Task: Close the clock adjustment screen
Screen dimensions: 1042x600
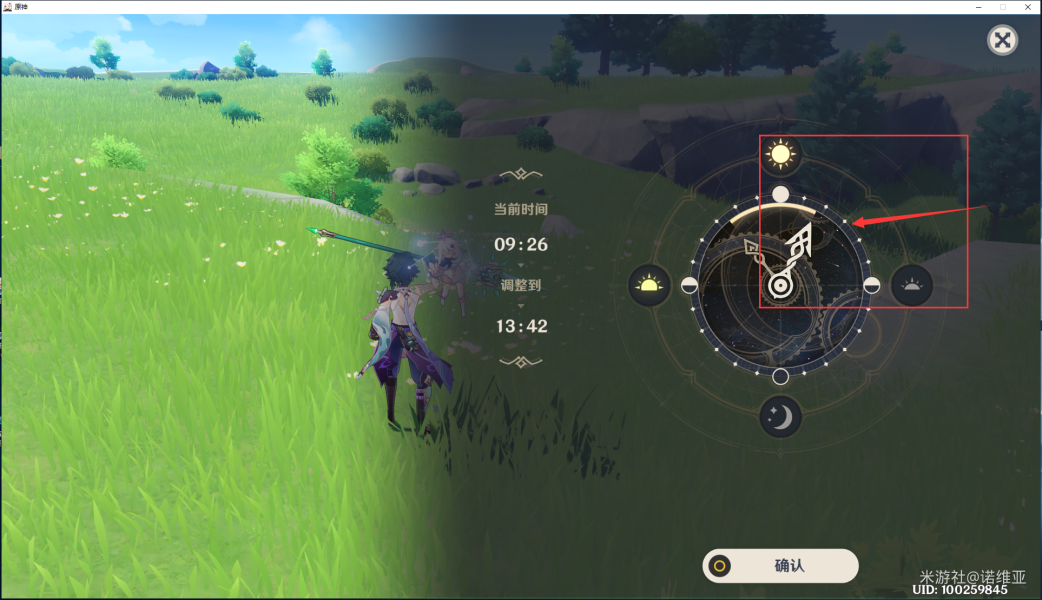Action: (1002, 40)
